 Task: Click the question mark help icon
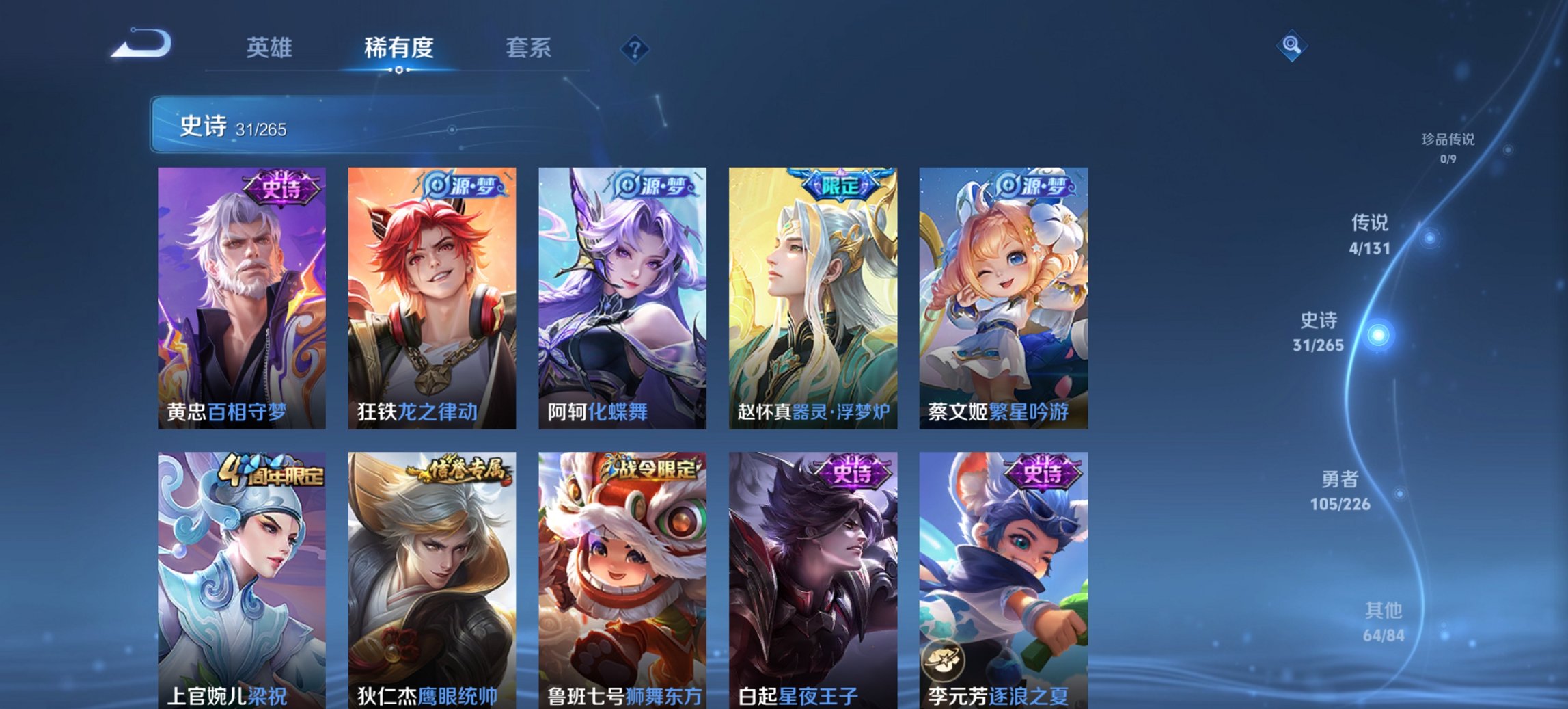(633, 49)
